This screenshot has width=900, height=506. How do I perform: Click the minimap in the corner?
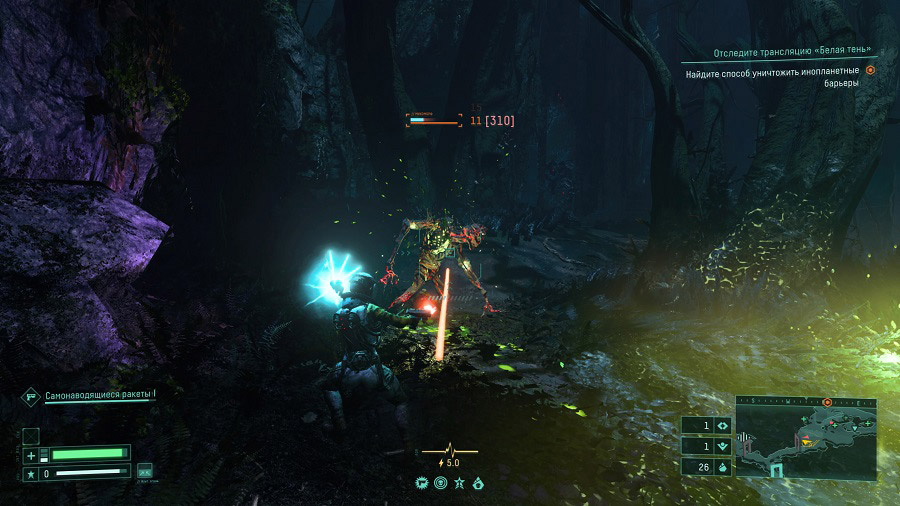[806, 438]
